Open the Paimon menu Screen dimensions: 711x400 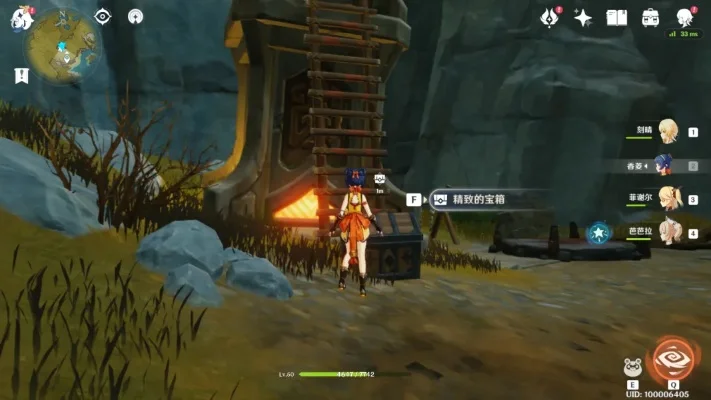[21, 18]
